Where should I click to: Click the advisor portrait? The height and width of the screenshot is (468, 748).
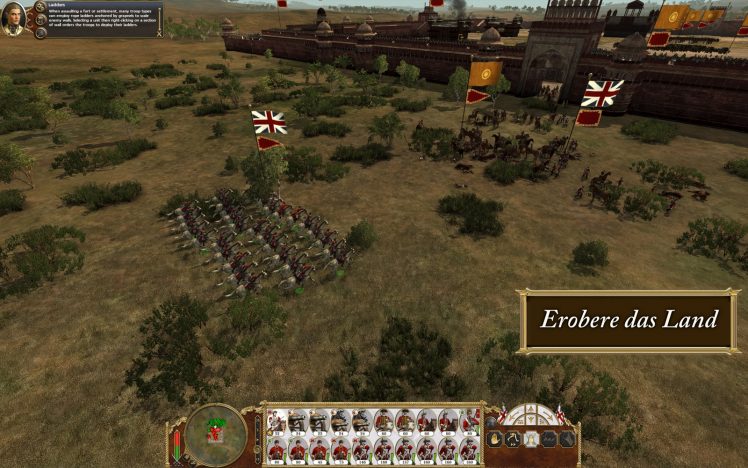click(13, 18)
